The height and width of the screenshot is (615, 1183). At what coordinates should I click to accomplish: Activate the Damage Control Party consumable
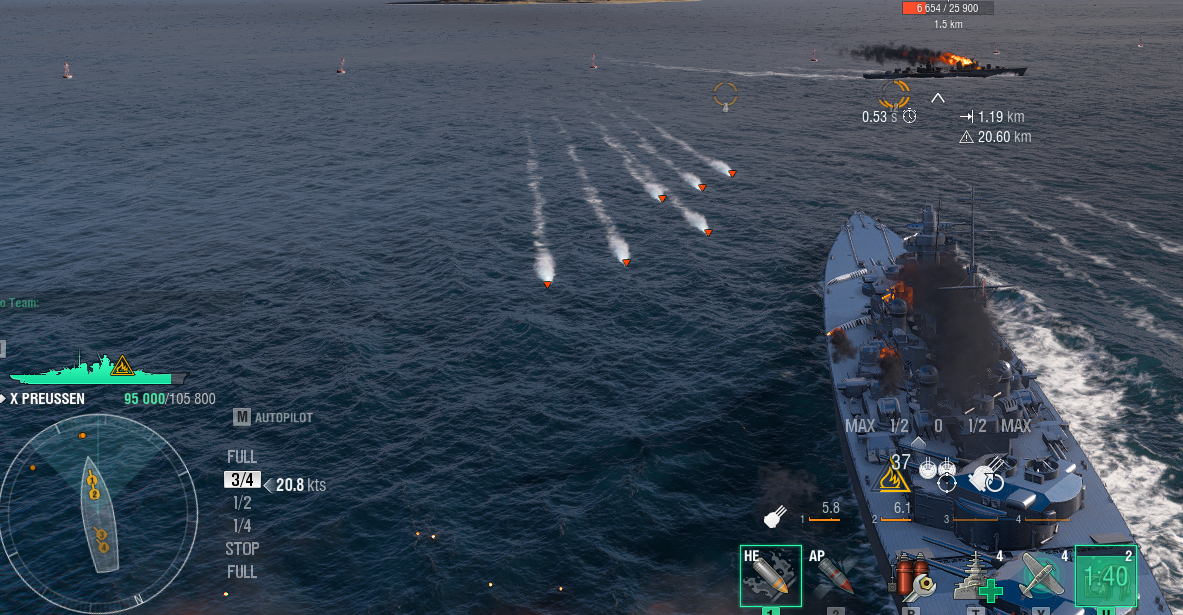[x=911, y=580]
